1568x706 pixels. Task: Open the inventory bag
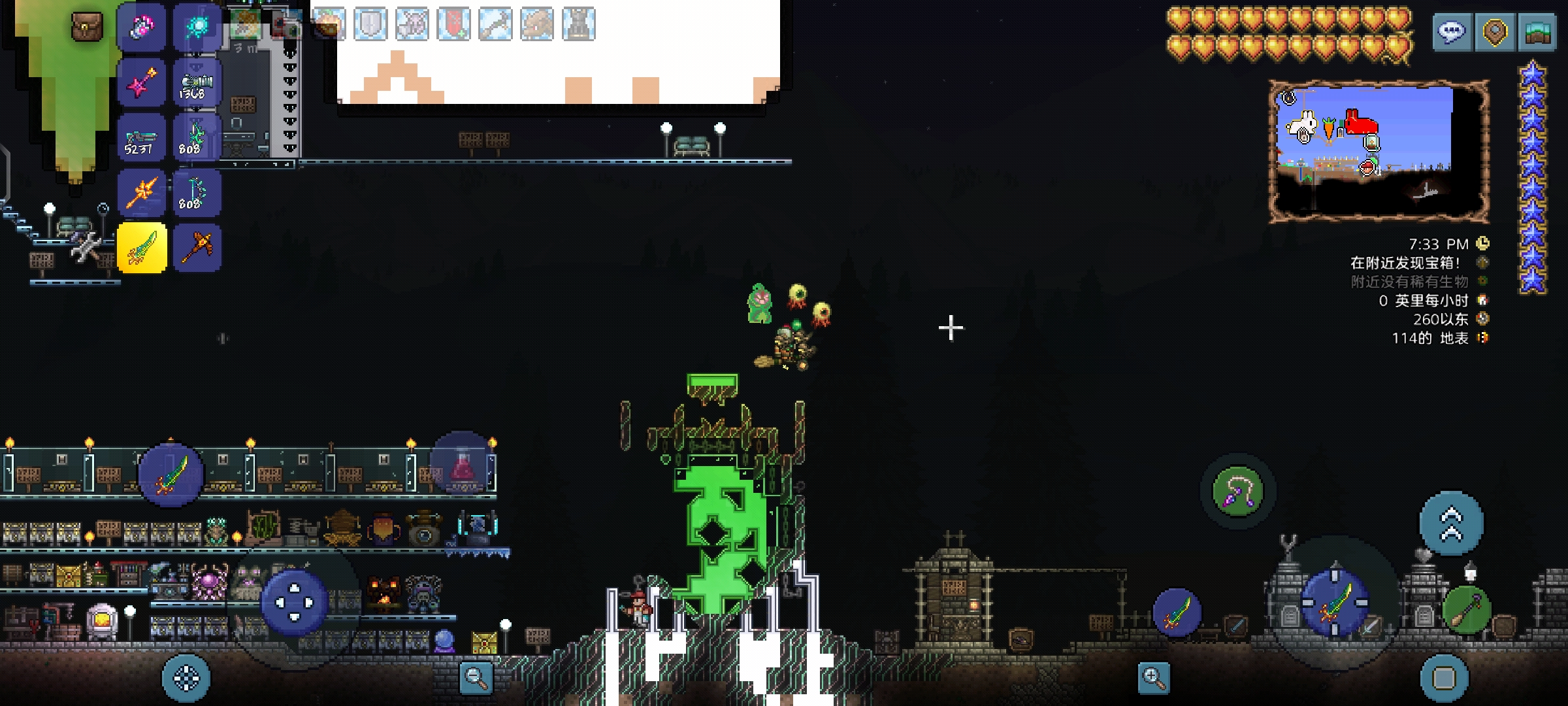[x=87, y=27]
